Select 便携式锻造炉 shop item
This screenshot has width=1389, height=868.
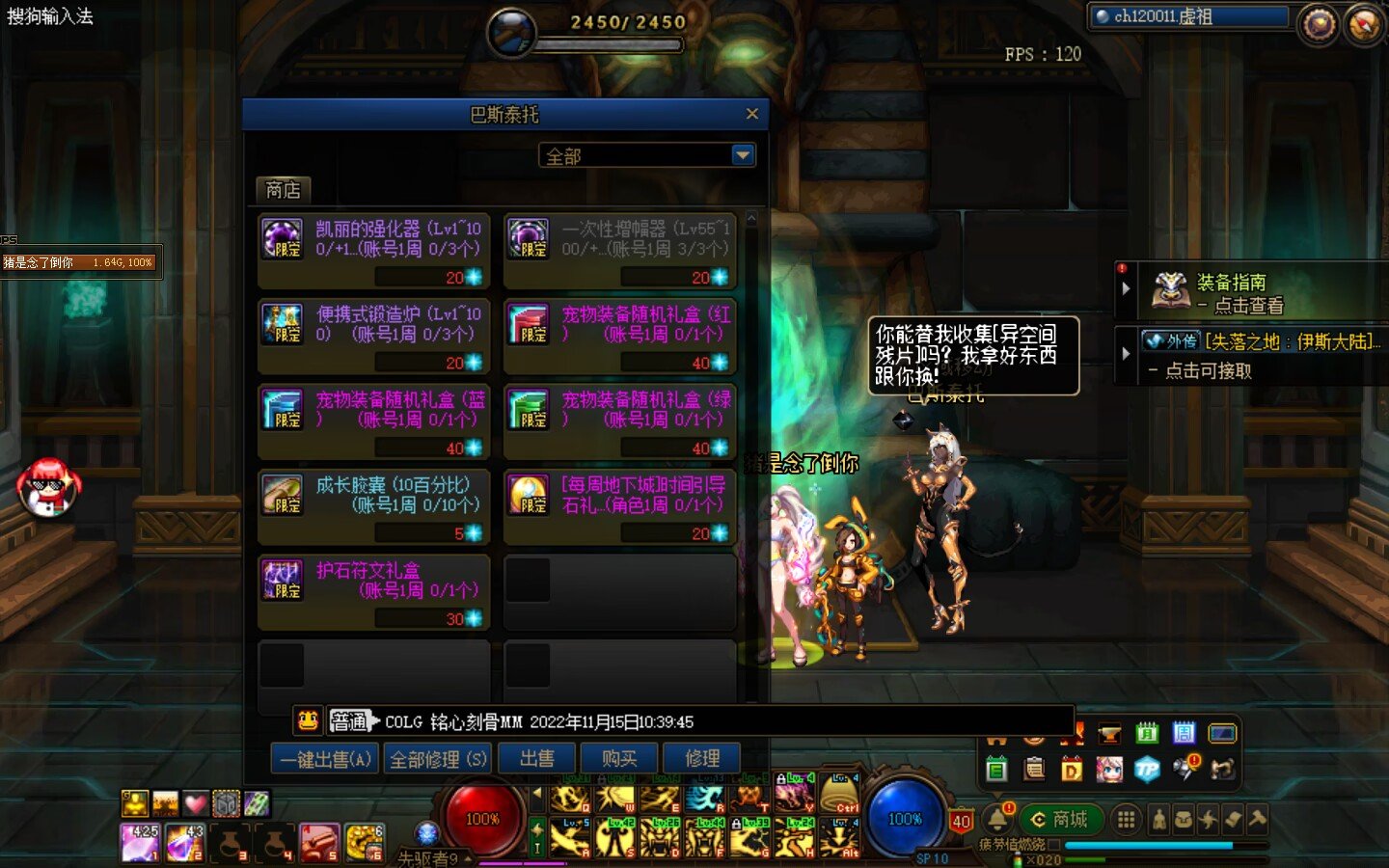pyautogui.click(x=373, y=336)
